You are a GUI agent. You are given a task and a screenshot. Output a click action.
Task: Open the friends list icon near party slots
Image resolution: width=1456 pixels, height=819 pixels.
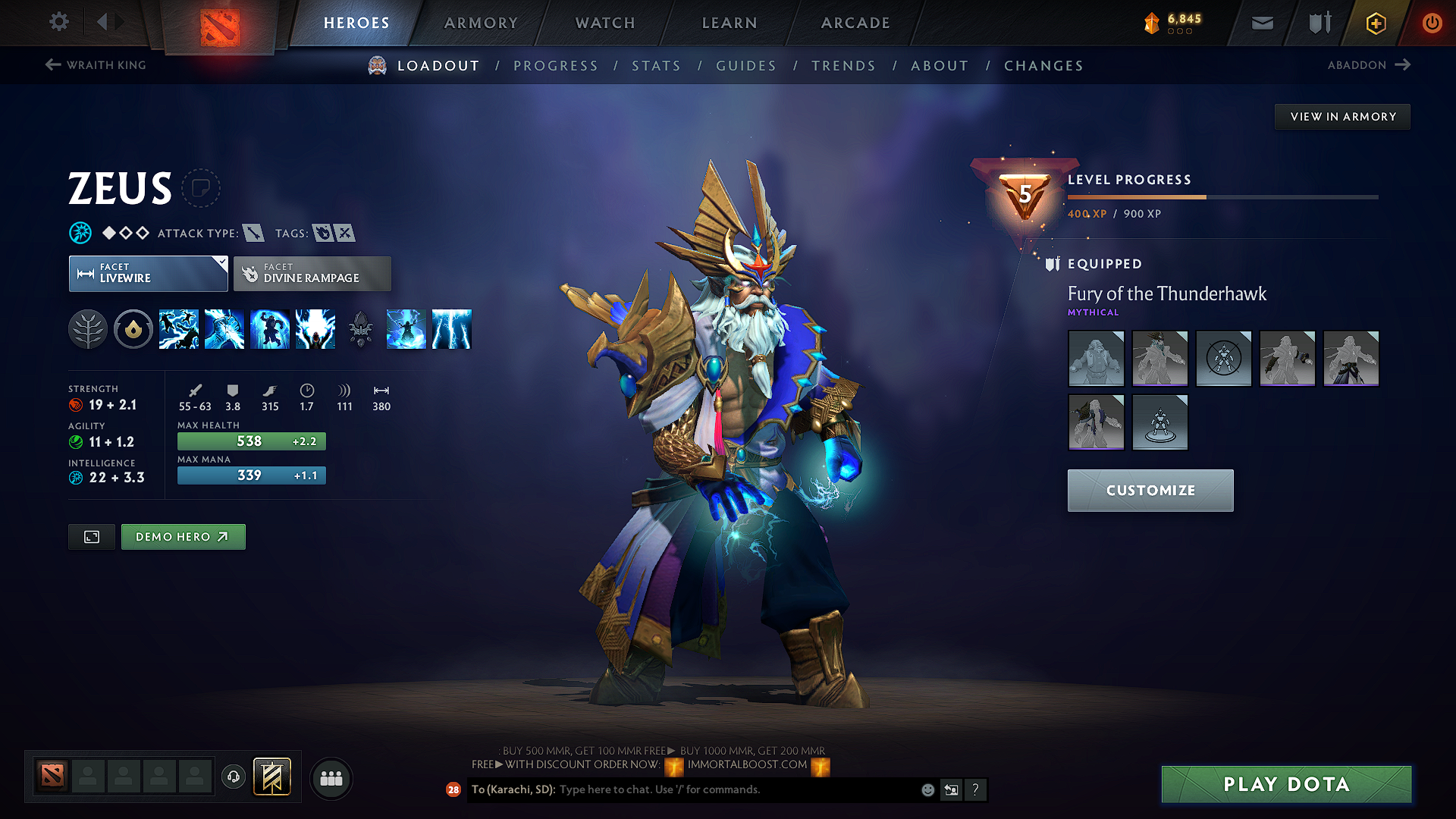click(x=331, y=777)
